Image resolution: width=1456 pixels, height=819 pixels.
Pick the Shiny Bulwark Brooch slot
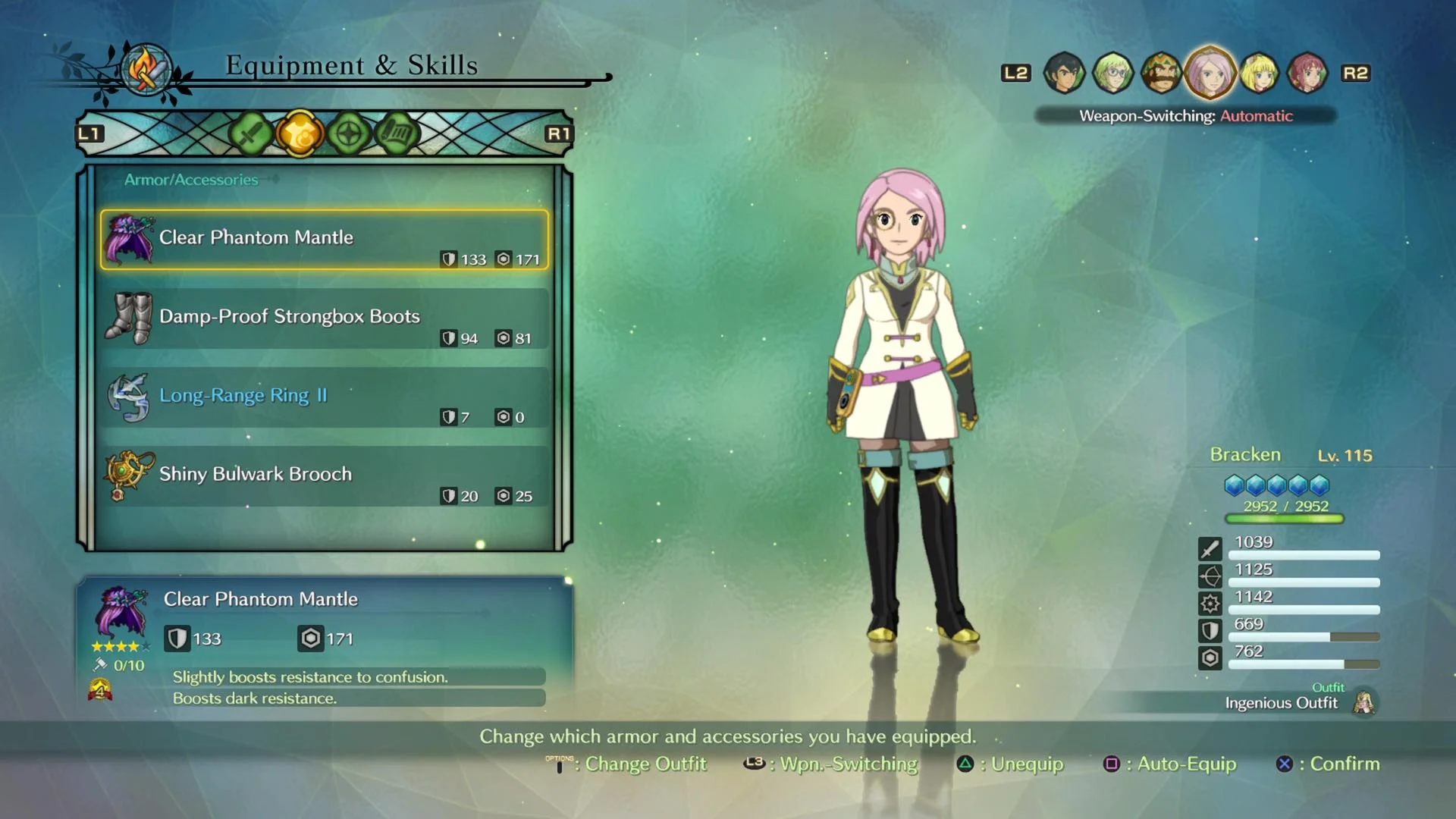(x=324, y=476)
